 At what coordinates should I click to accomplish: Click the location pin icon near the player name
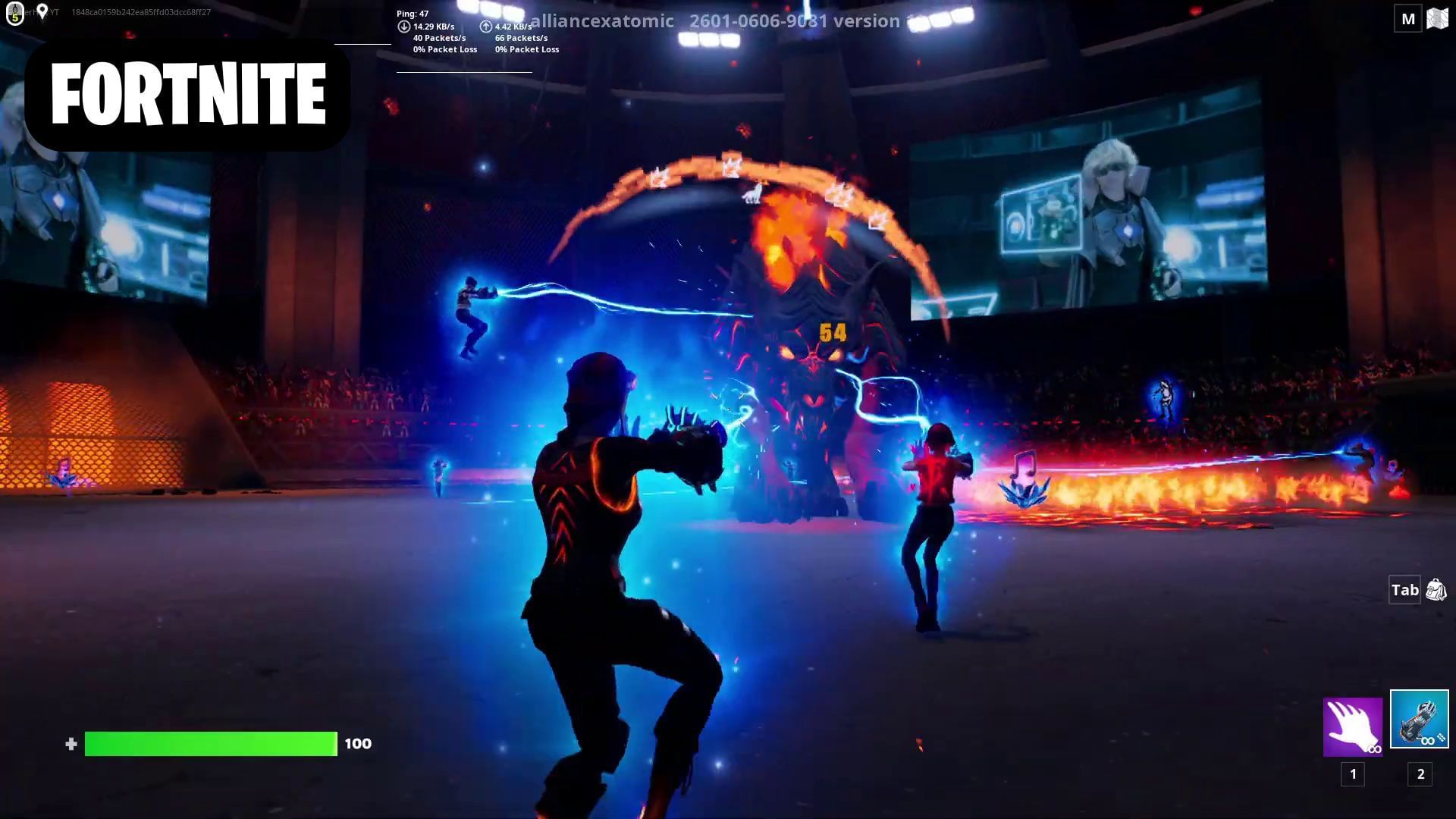pyautogui.click(x=42, y=11)
